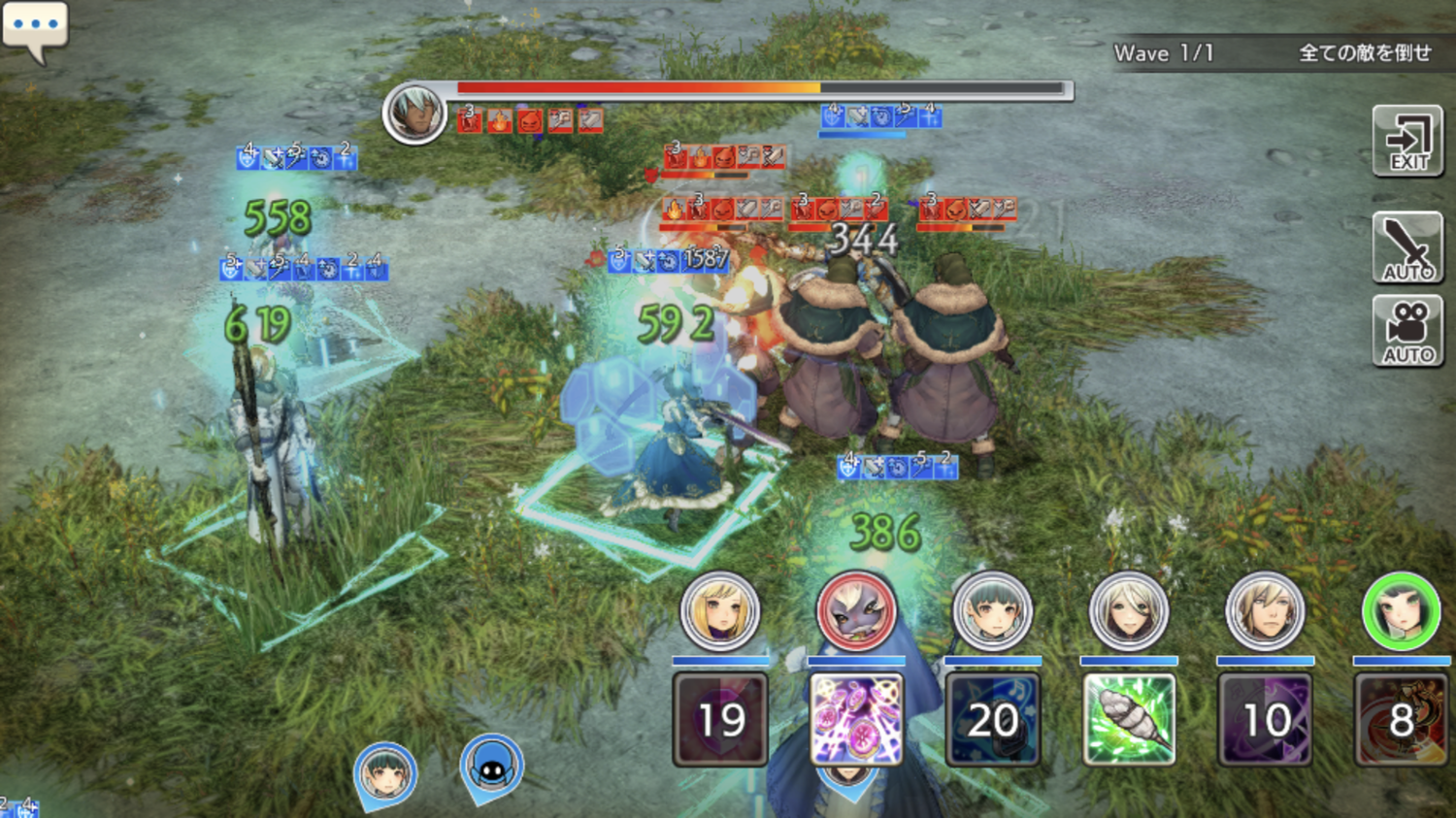The image size is (1456, 818).
Task: Select the green-ringed dark-haired character portrait
Action: 1401,611
